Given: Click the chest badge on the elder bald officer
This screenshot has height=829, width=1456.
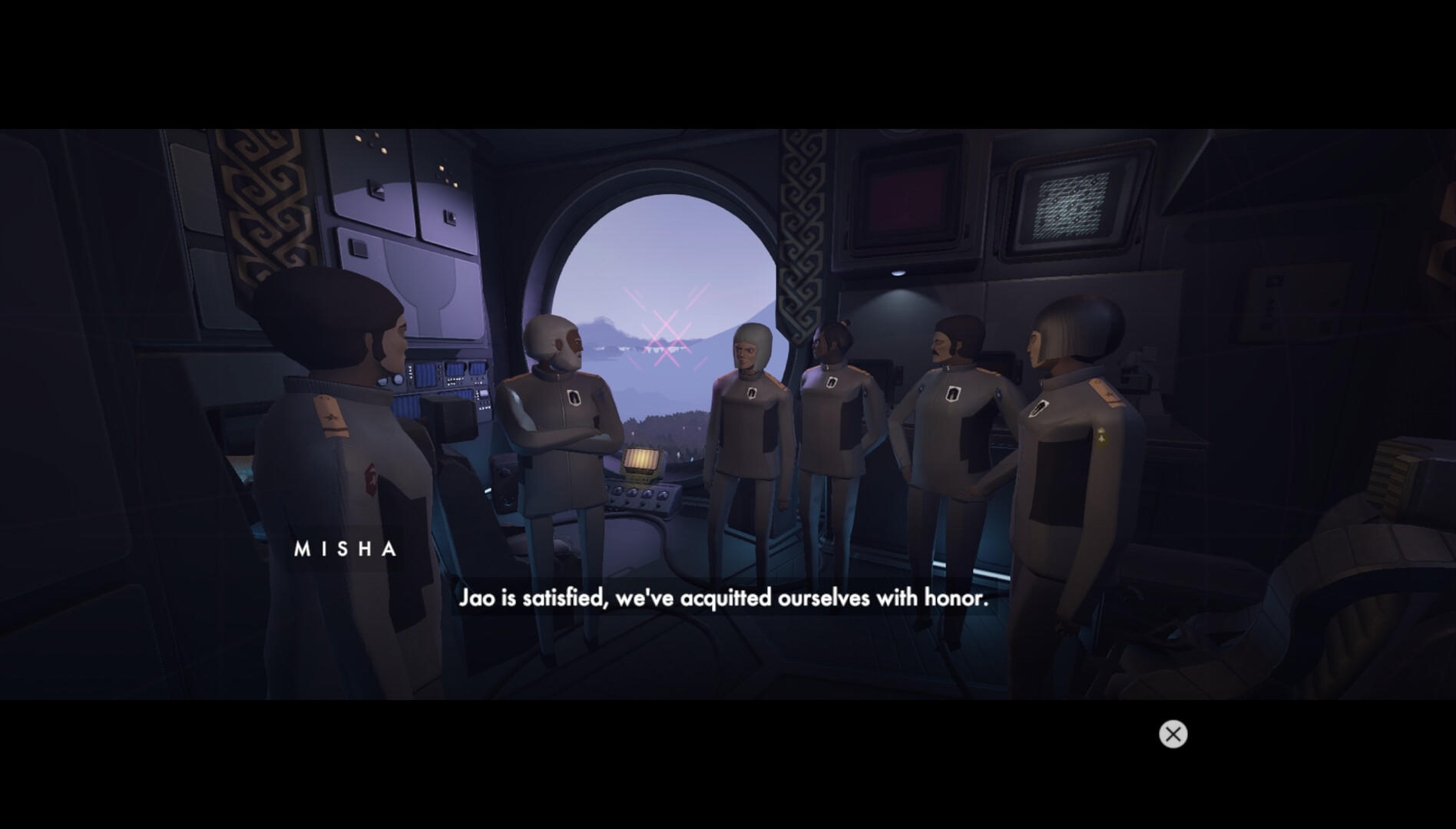Looking at the screenshot, I should tap(573, 397).
